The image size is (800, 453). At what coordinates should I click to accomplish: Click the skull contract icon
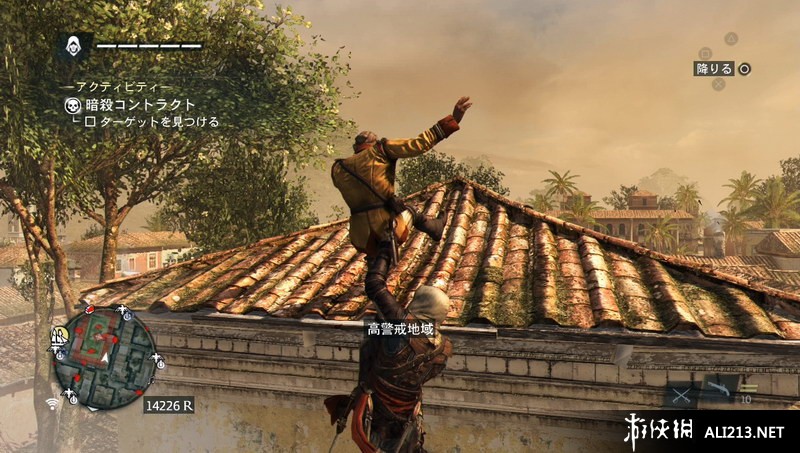[x=72, y=105]
